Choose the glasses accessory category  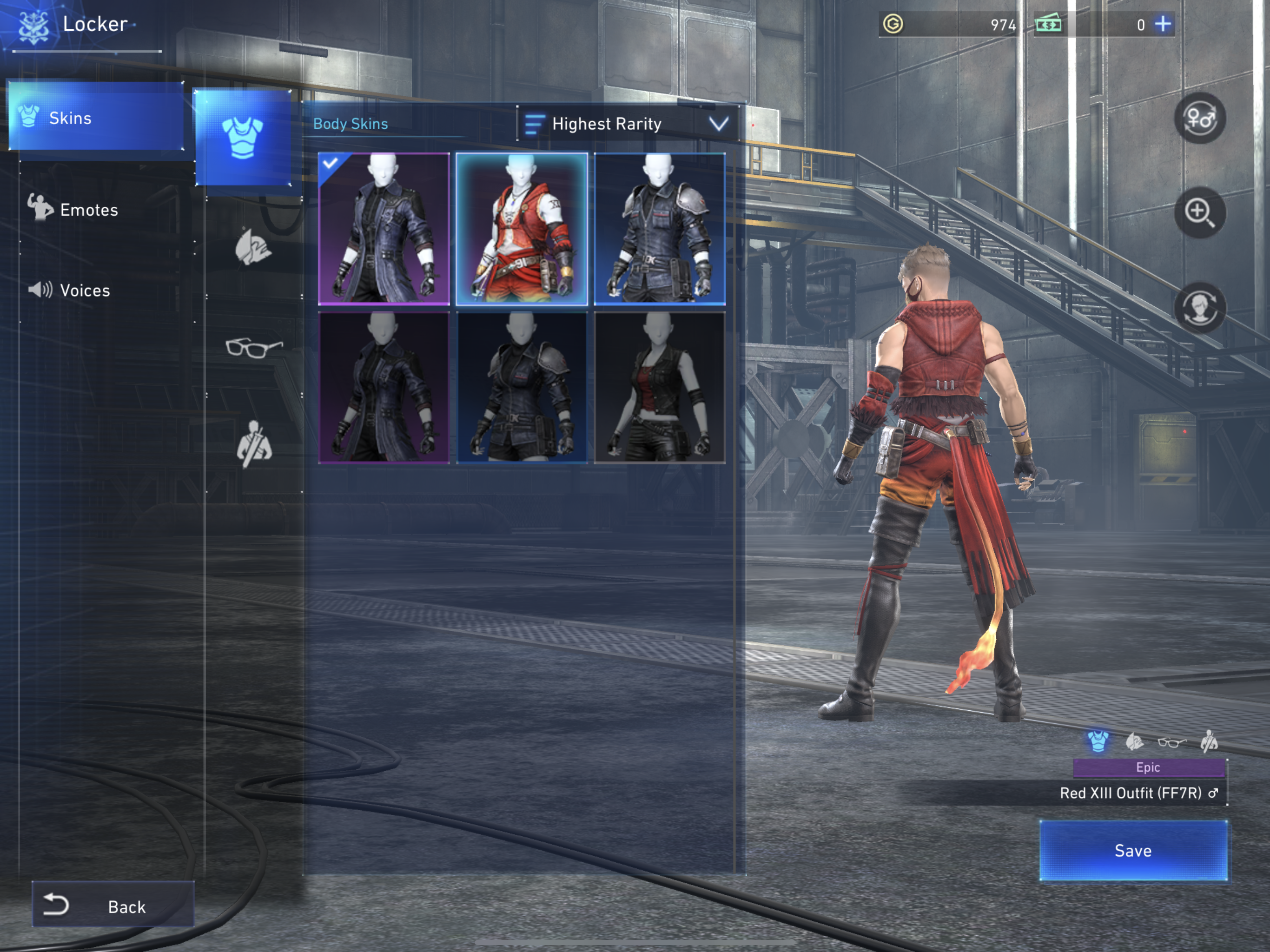pyautogui.click(x=253, y=346)
